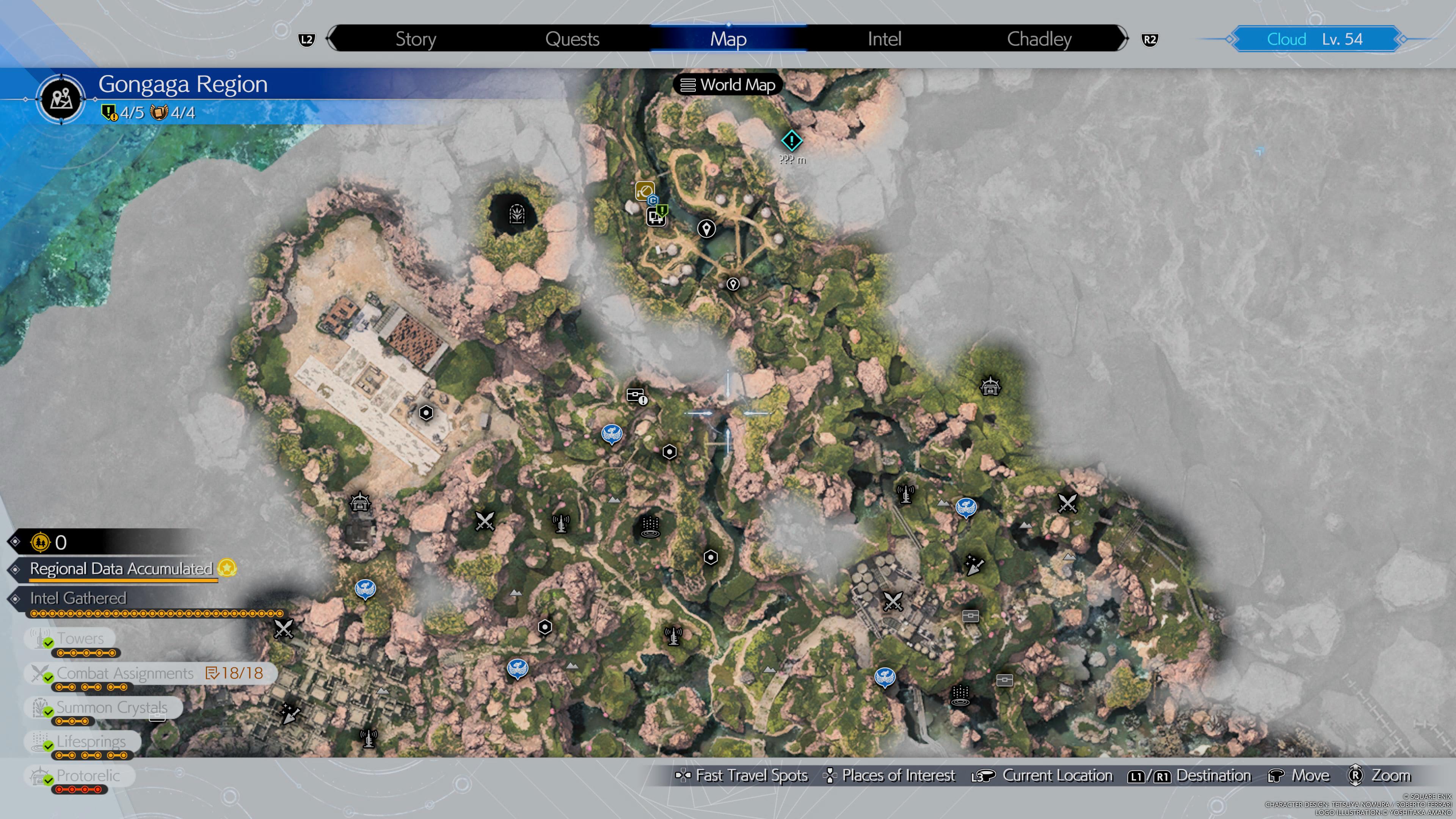The width and height of the screenshot is (1456, 819).
Task: Click Fast Travel Spots in the bottom bar
Action: coord(743,775)
